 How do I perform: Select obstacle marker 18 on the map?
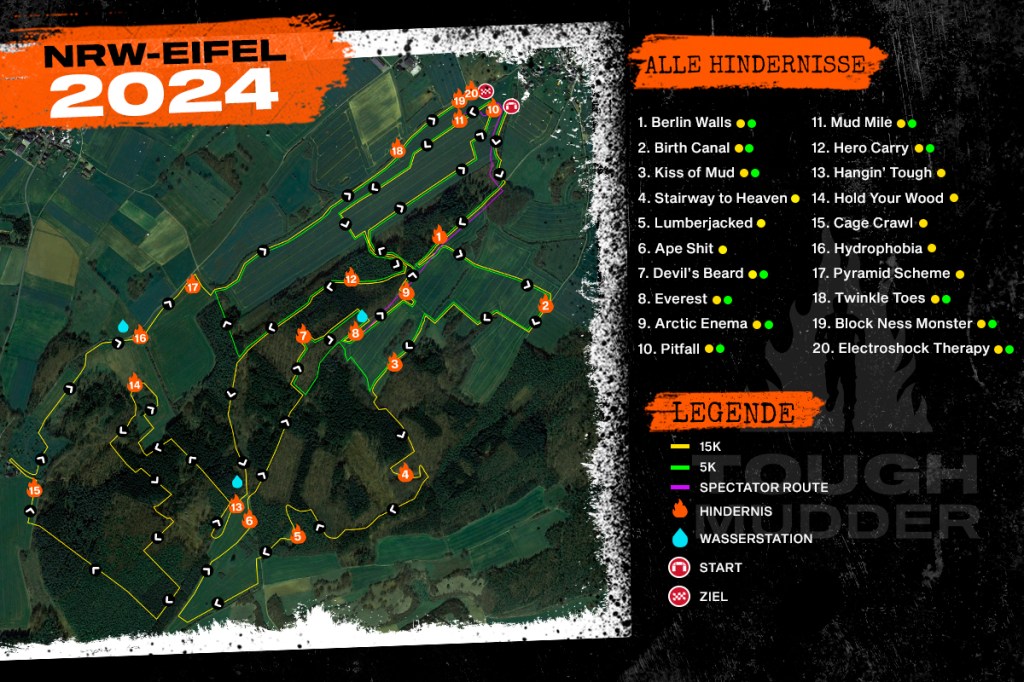point(398,150)
